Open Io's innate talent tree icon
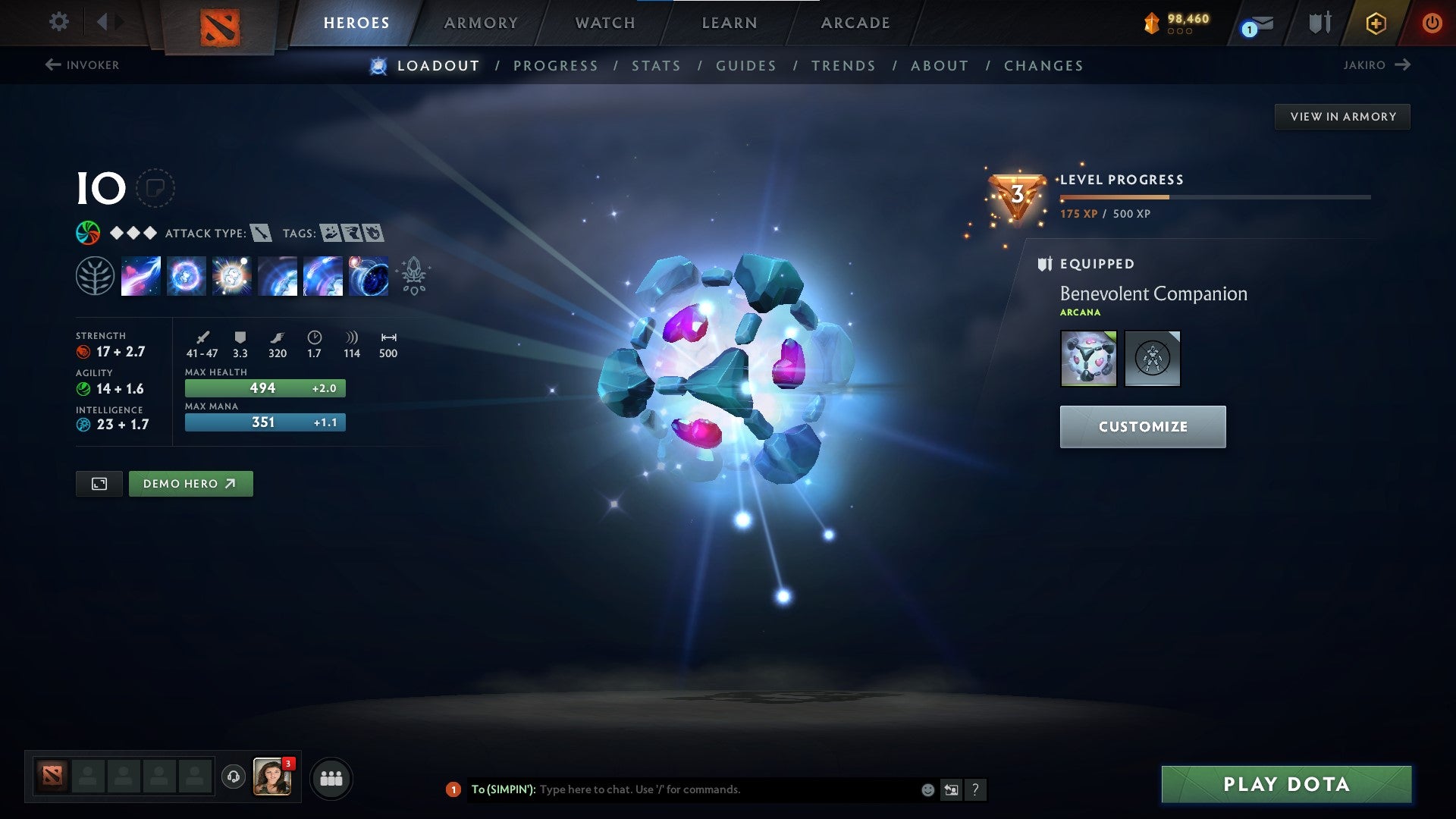Screen dimensions: 1456x819 pyautogui.click(x=96, y=275)
